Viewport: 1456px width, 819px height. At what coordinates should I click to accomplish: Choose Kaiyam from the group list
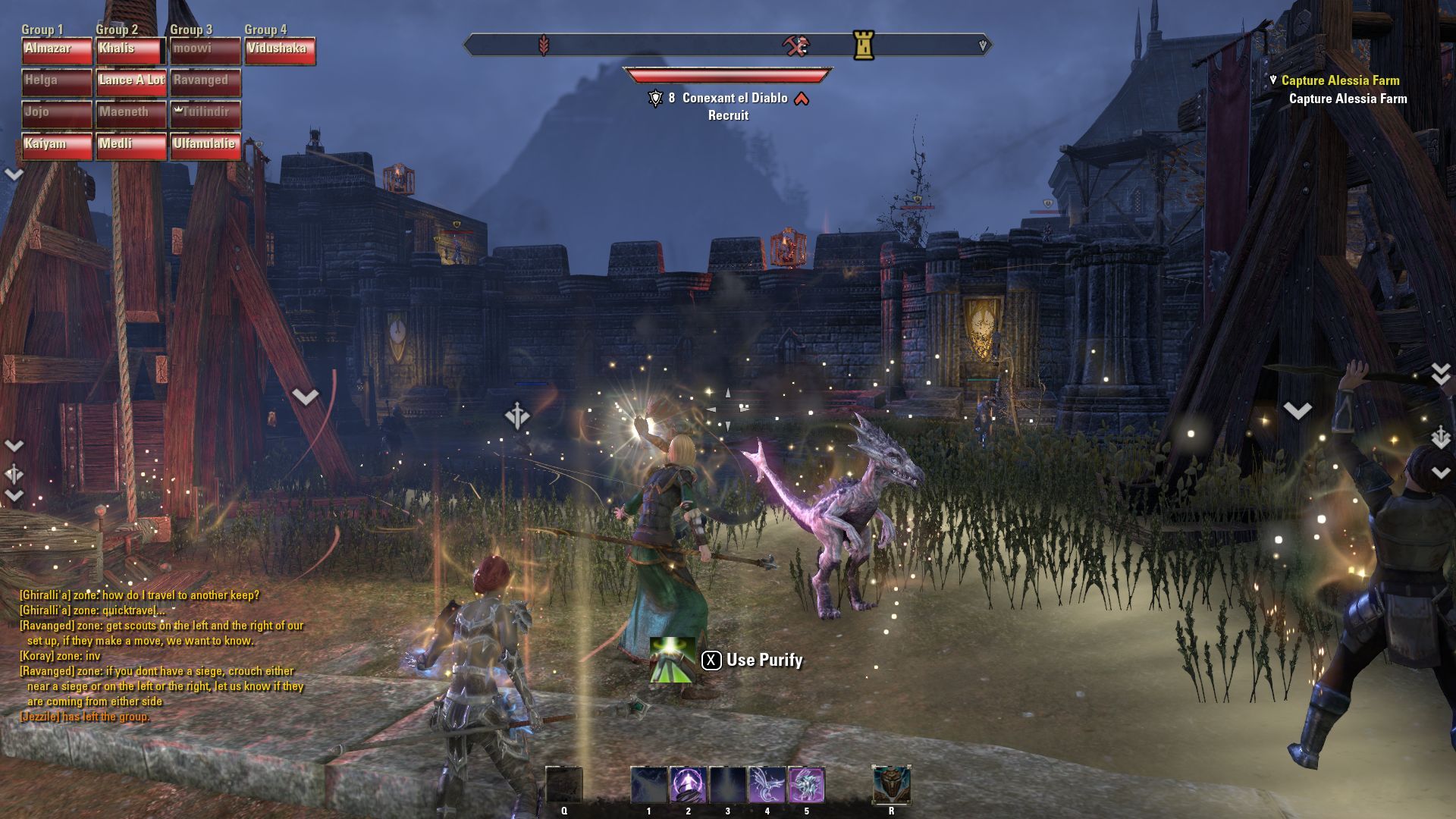click(x=57, y=146)
